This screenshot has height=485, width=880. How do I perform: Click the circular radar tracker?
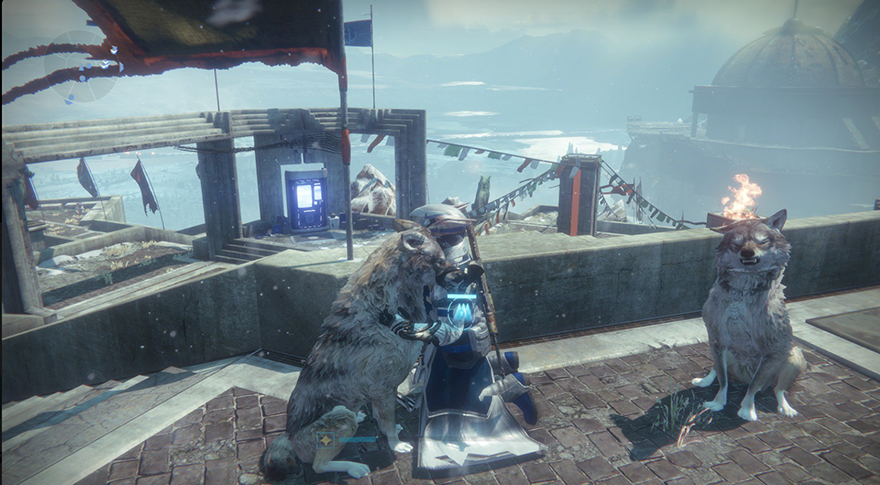pyautogui.click(x=79, y=66)
